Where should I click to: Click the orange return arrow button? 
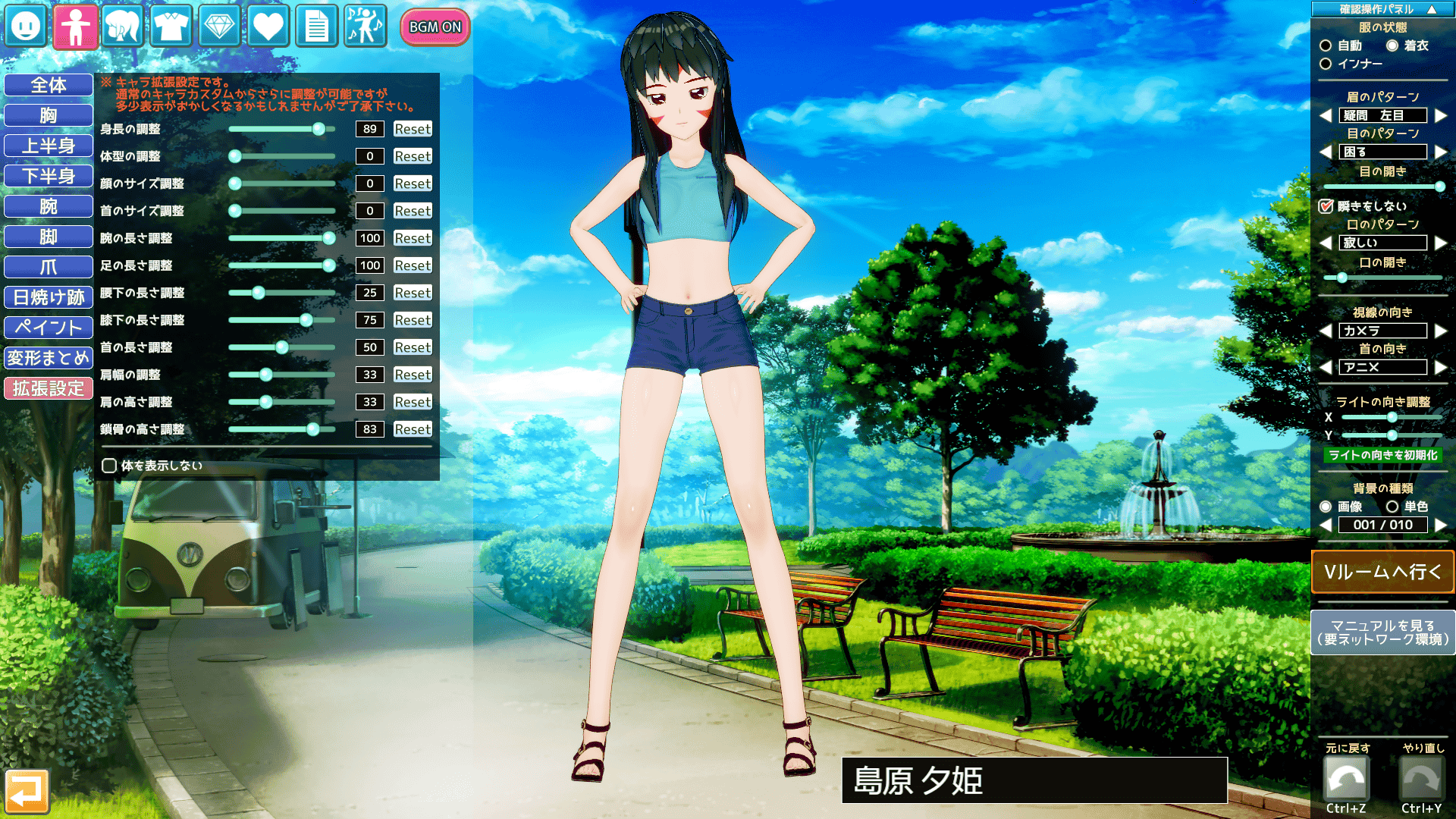27,791
